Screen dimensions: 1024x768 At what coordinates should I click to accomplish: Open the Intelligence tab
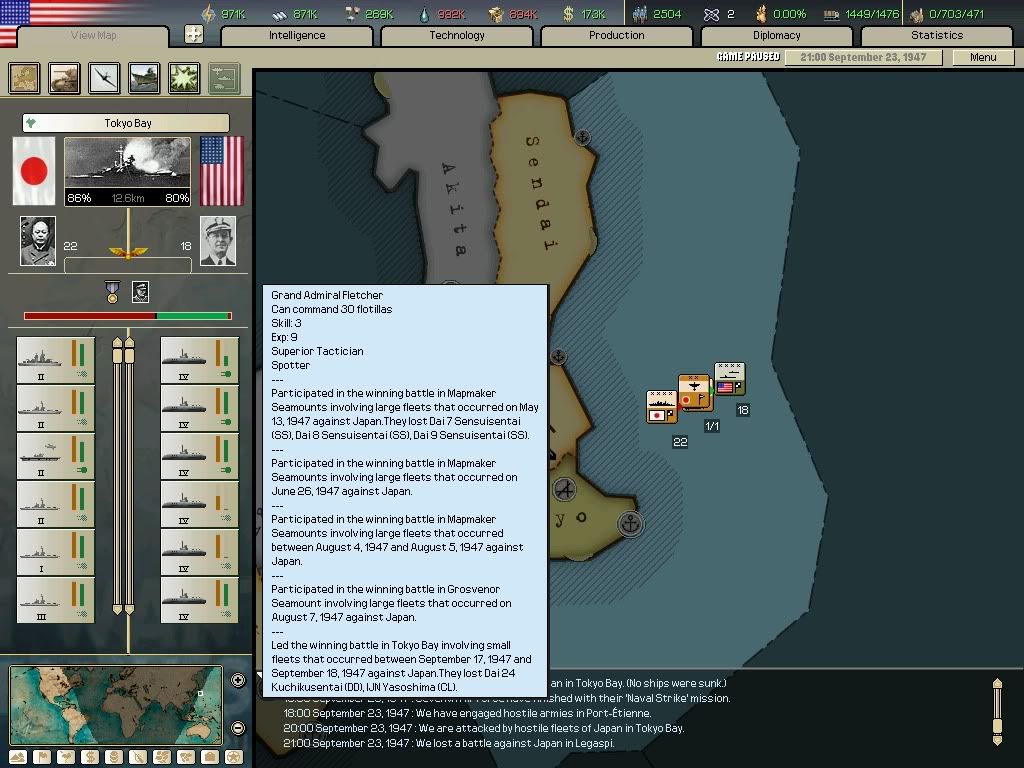click(297, 36)
